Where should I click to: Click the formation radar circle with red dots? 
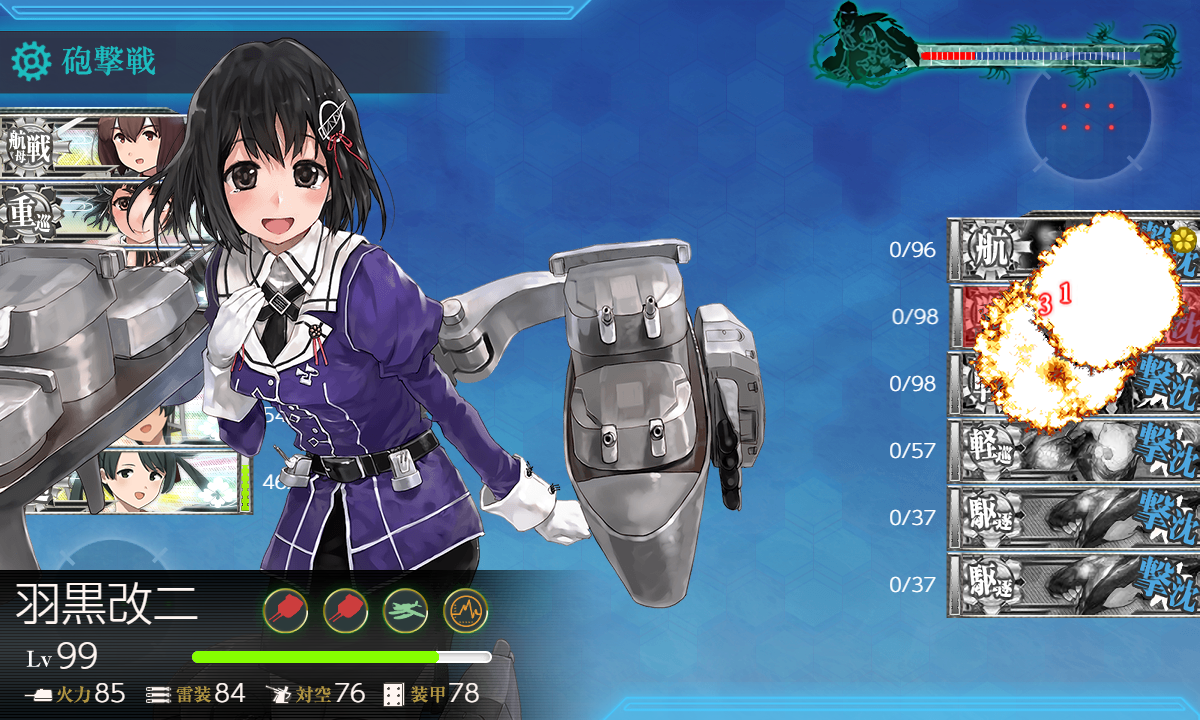tap(1087, 116)
